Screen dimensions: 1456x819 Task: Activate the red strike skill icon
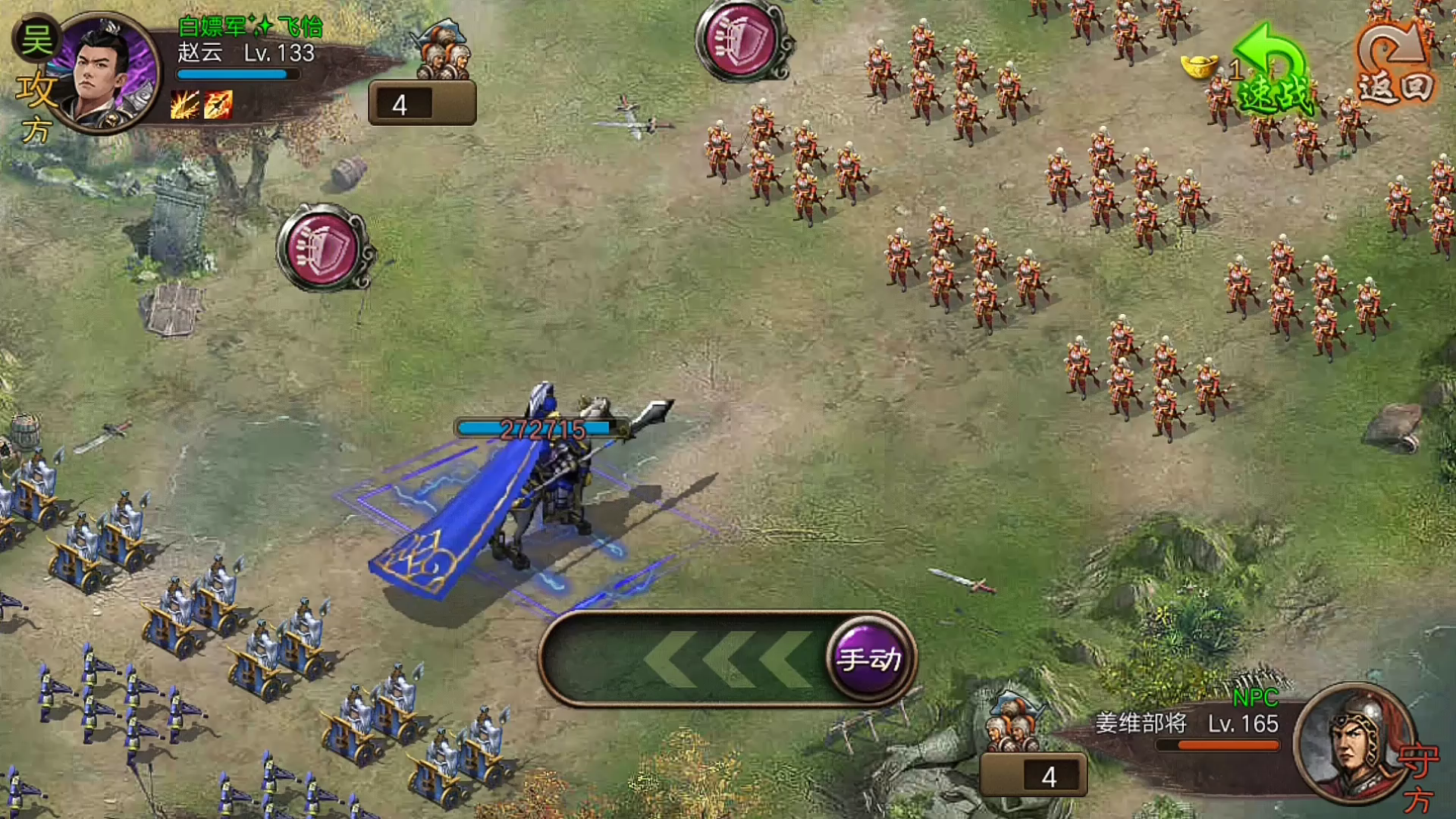point(218,105)
